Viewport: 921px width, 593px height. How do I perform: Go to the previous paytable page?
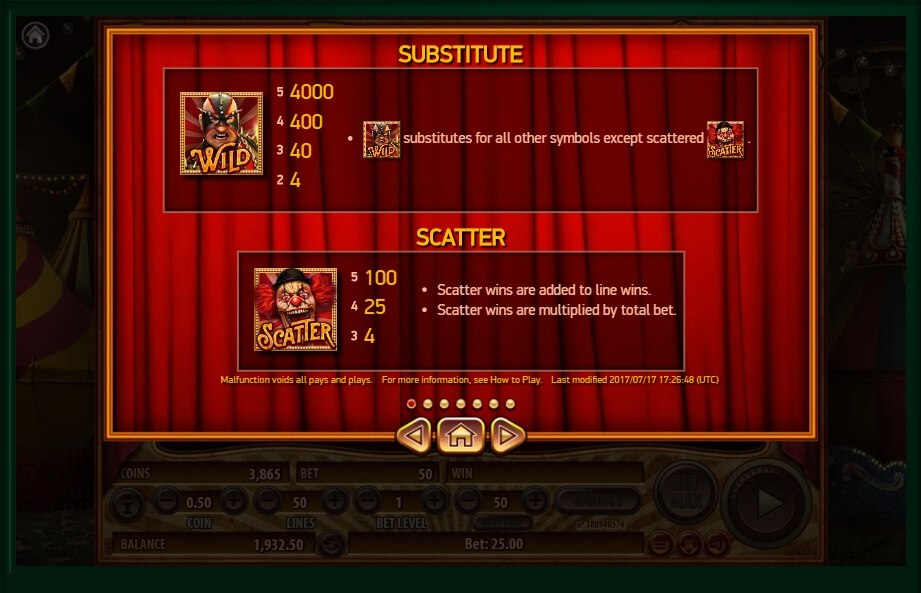(415, 435)
